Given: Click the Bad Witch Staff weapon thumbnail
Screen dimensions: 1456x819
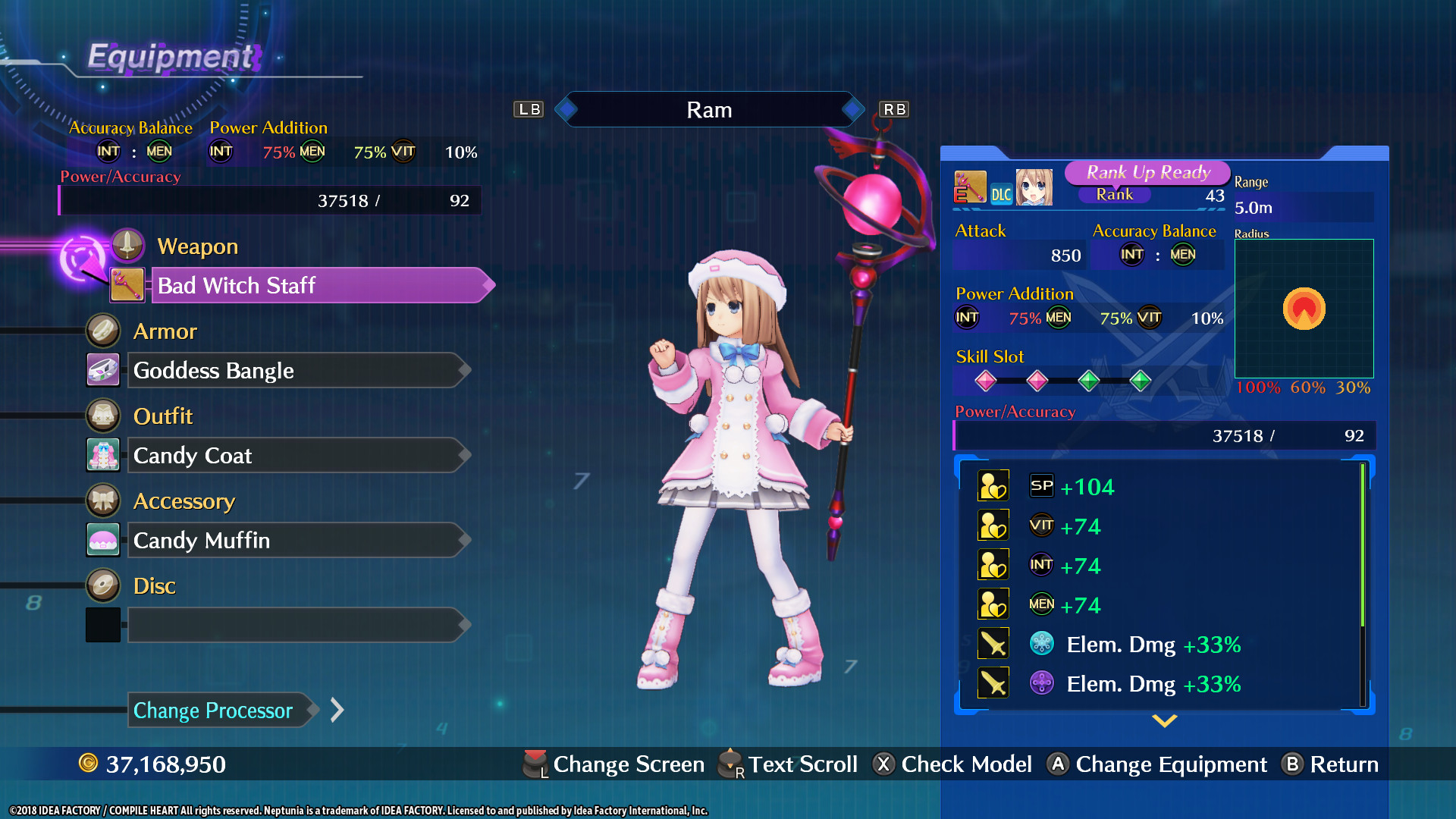Looking at the screenshot, I should pos(127,285).
